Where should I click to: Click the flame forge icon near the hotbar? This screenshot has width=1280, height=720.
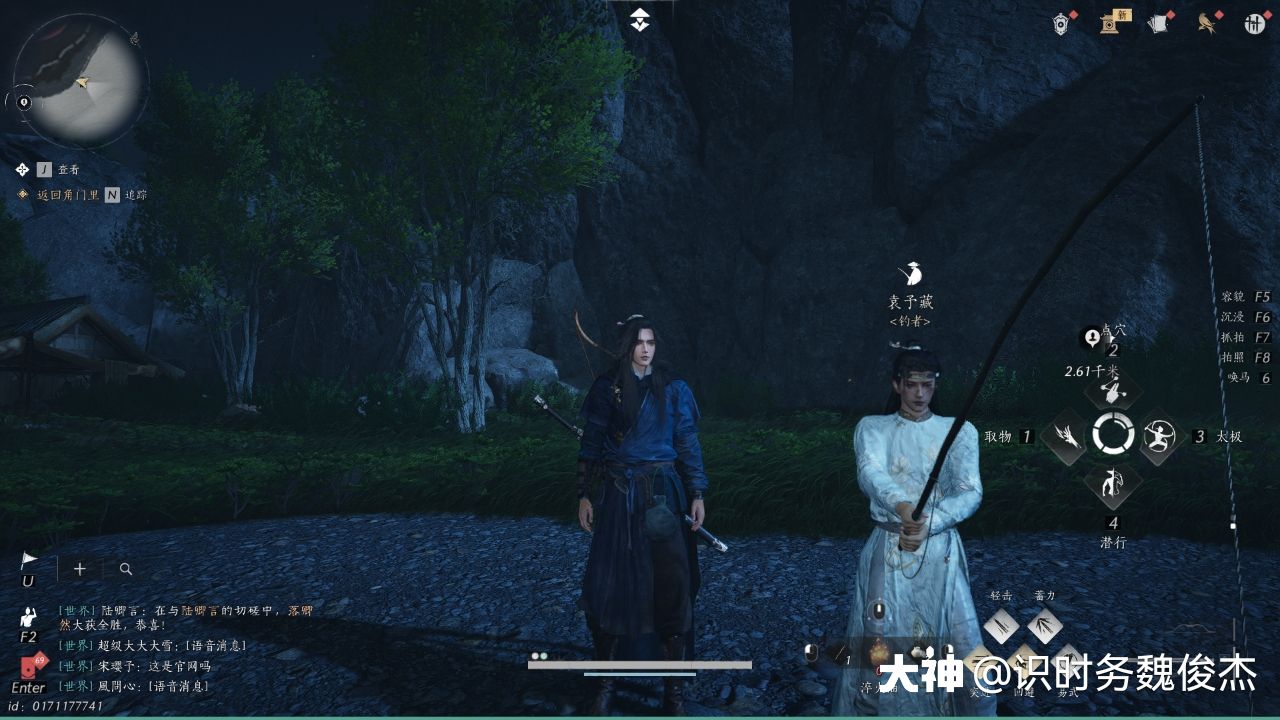[x=876, y=655]
